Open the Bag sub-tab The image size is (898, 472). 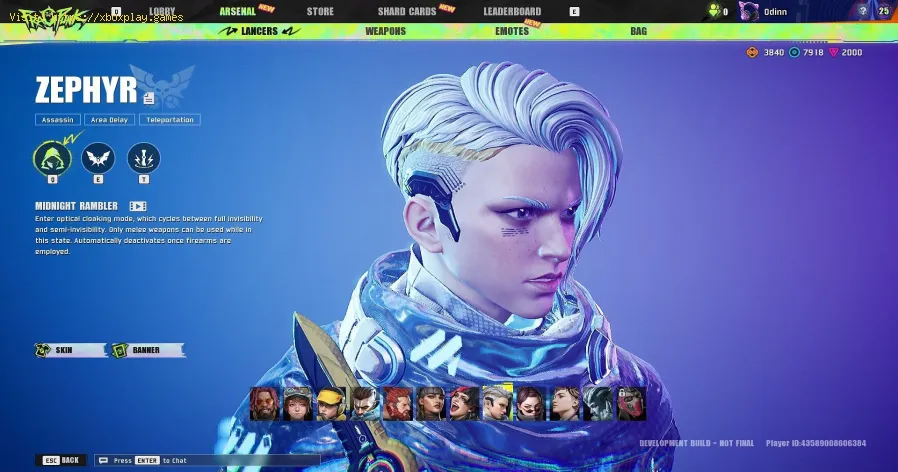pos(638,31)
